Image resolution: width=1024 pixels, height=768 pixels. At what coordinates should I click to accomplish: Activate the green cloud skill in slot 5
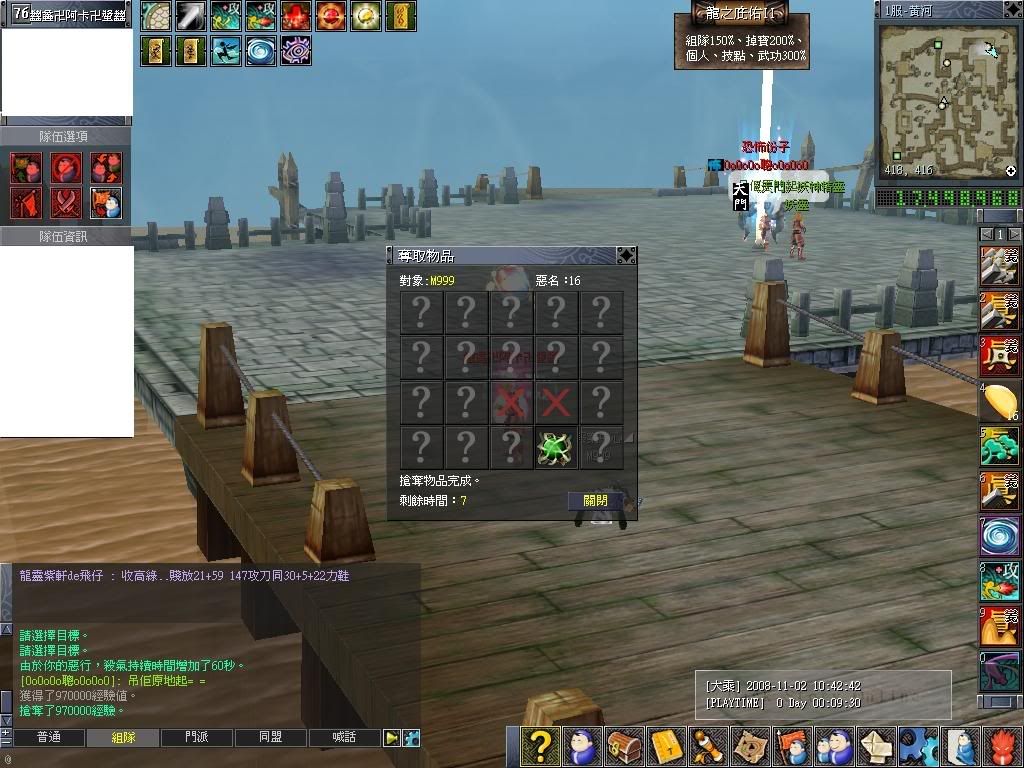click(999, 446)
